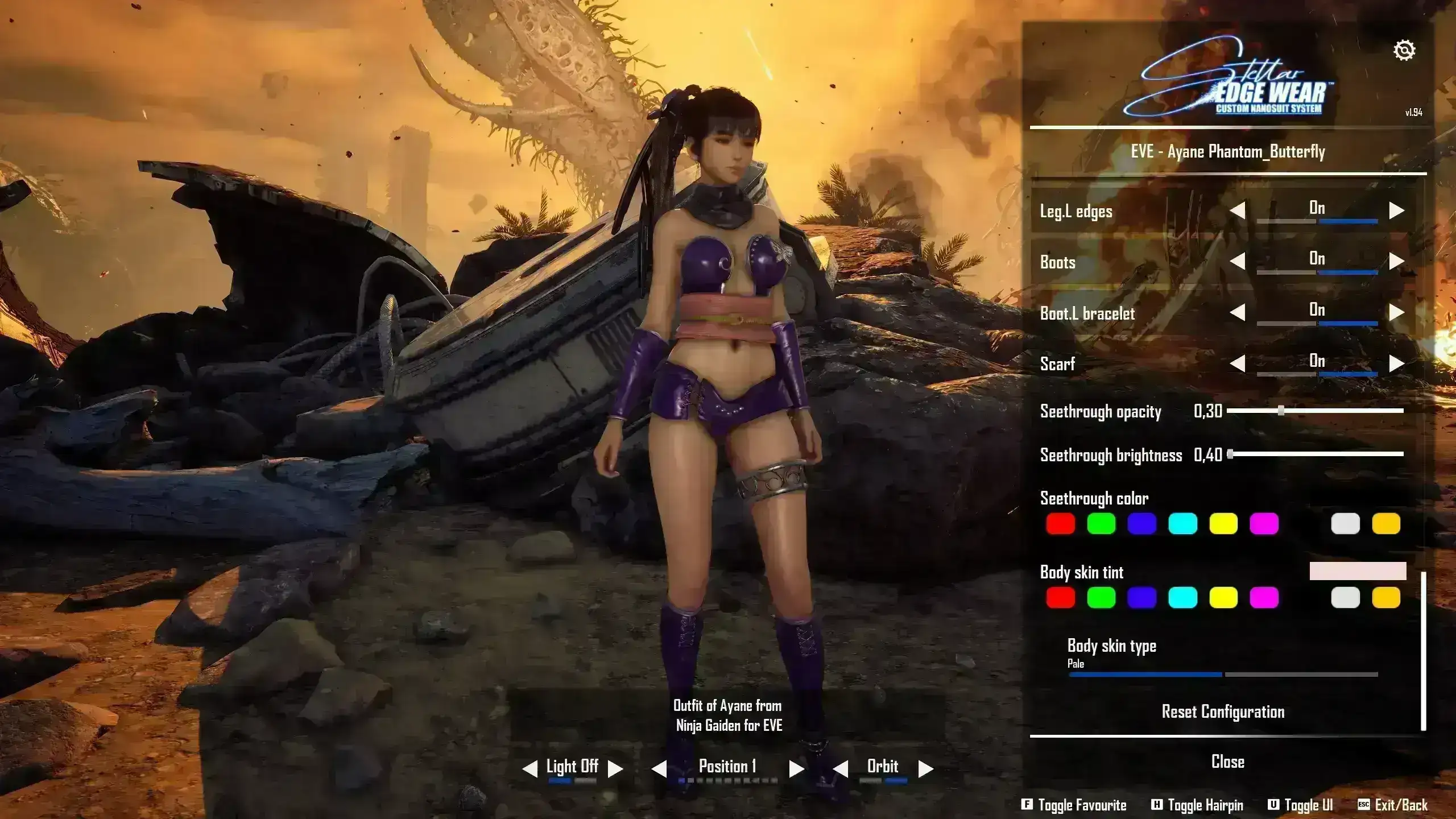The width and height of the screenshot is (1456, 819).
Task: Close the outfit configuration panel
Action: (x=1227, y=762)
